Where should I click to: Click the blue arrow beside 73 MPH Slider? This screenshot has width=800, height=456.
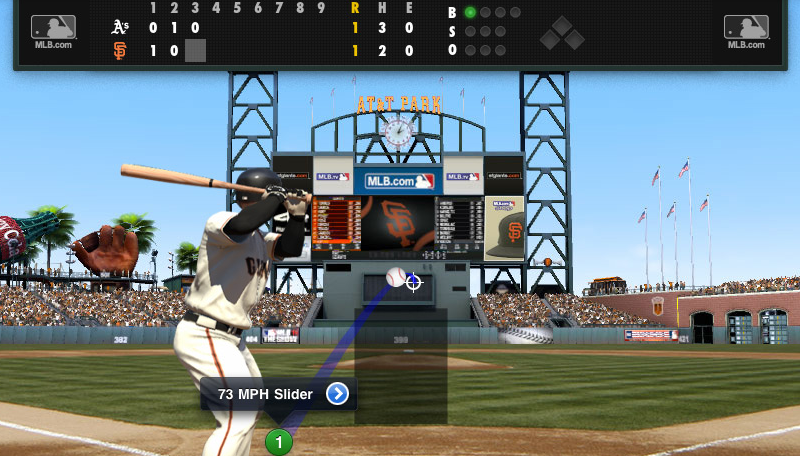pos(338,394)
